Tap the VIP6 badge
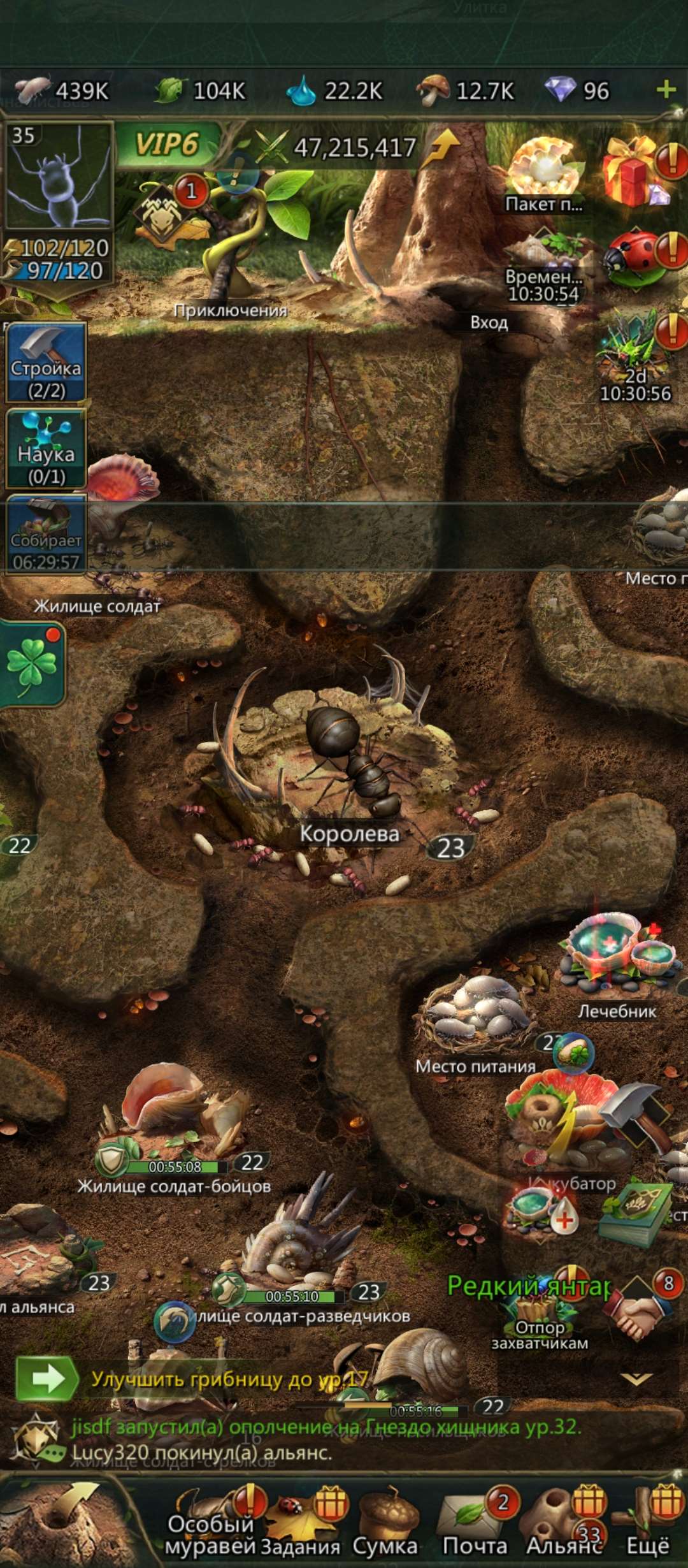 167,145
